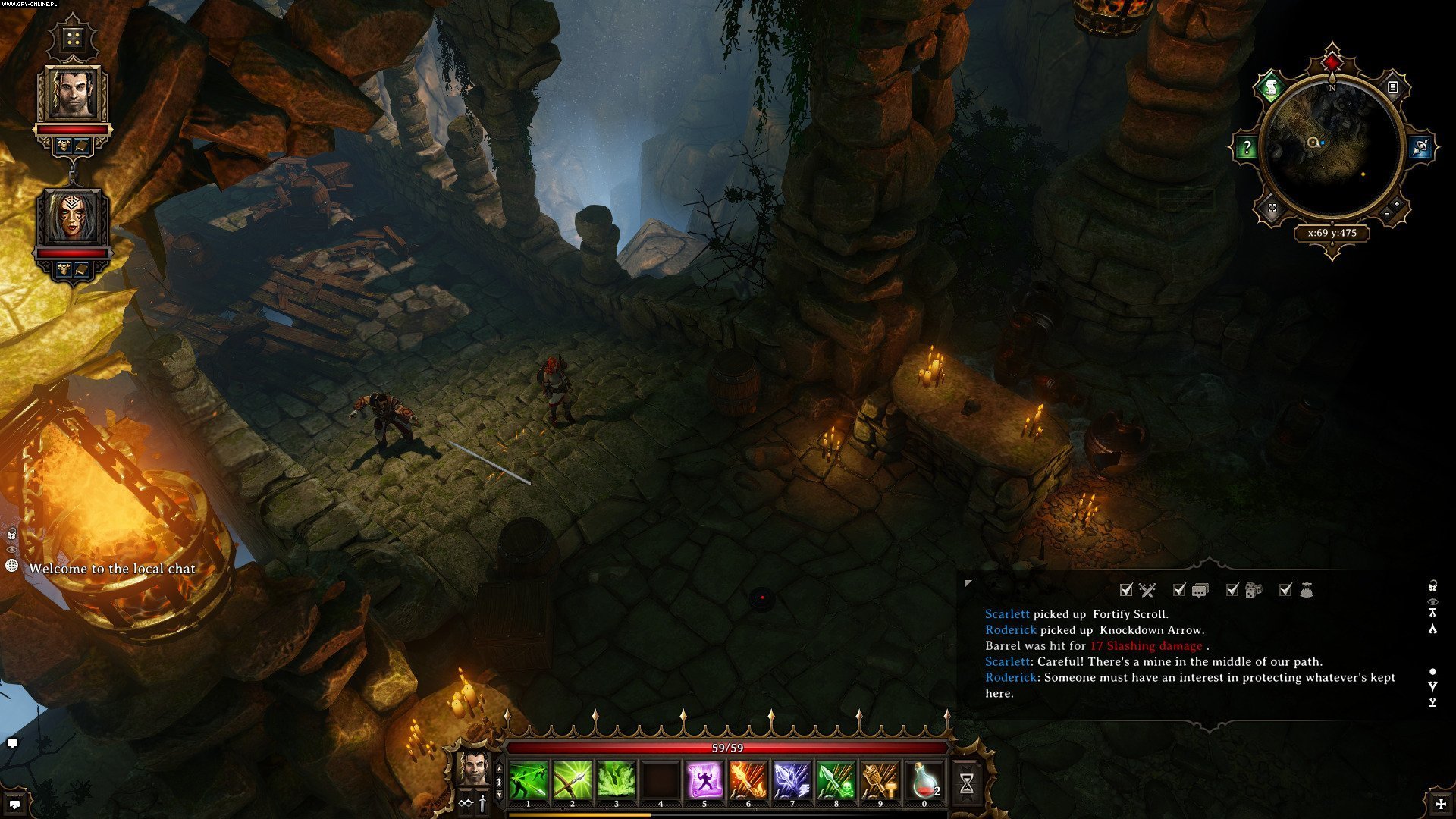Pick the knockdown hammer arrow slot
Screen dimensions: 1456x819
(880, 781)
